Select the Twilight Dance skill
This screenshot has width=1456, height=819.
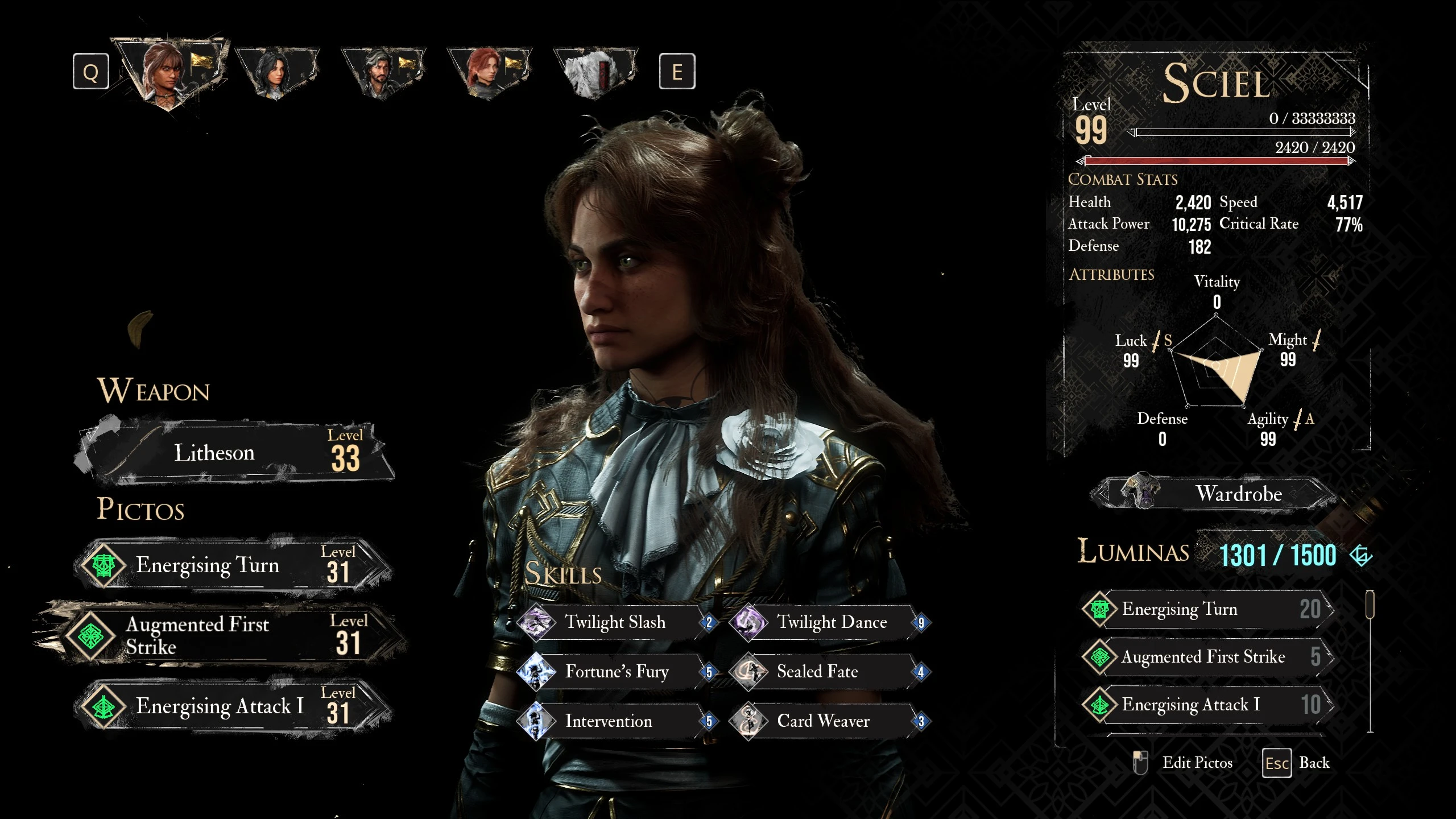pyautogui.click(x=830, y=622)
